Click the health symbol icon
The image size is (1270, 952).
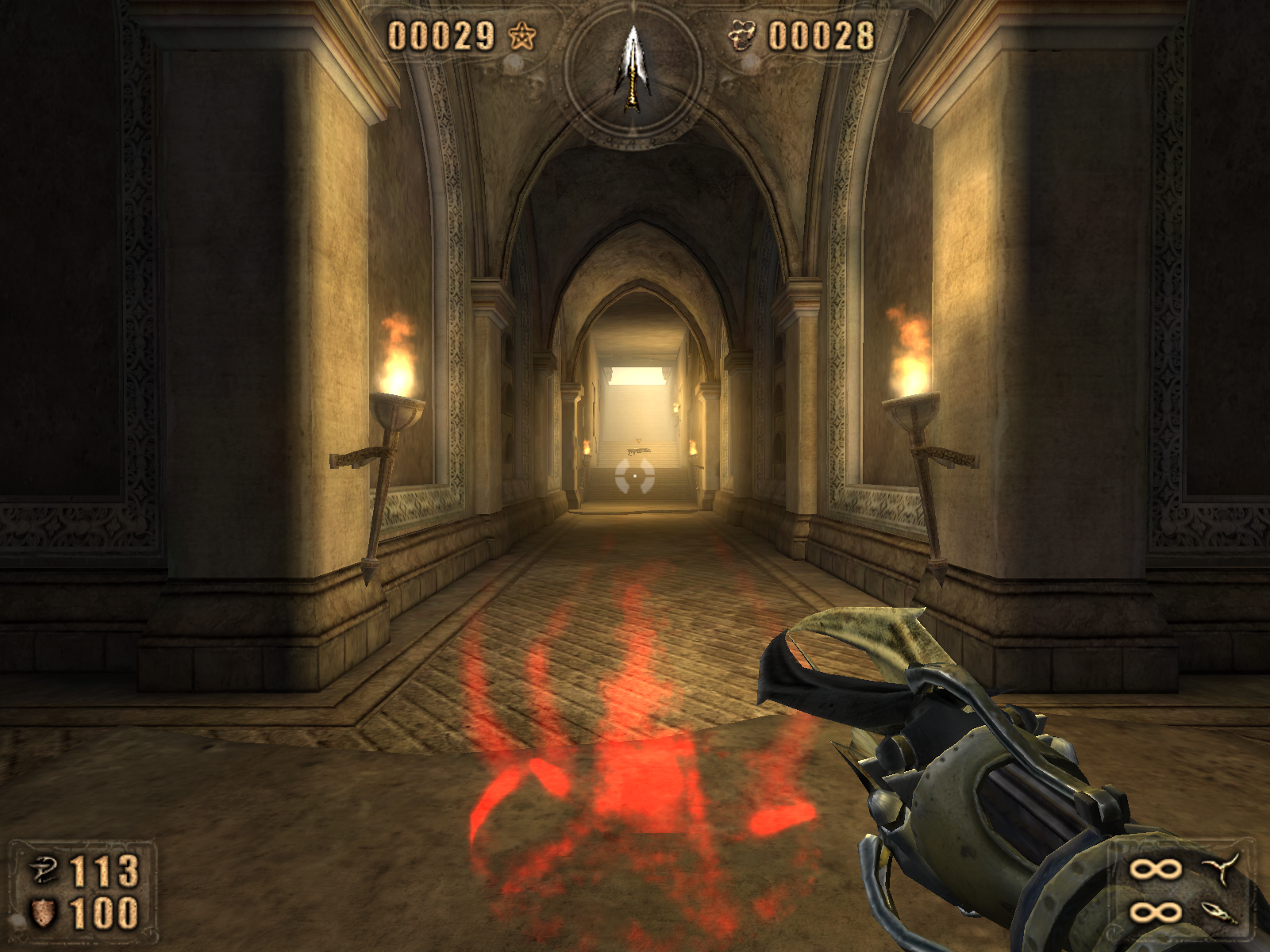tap(44, 870)
